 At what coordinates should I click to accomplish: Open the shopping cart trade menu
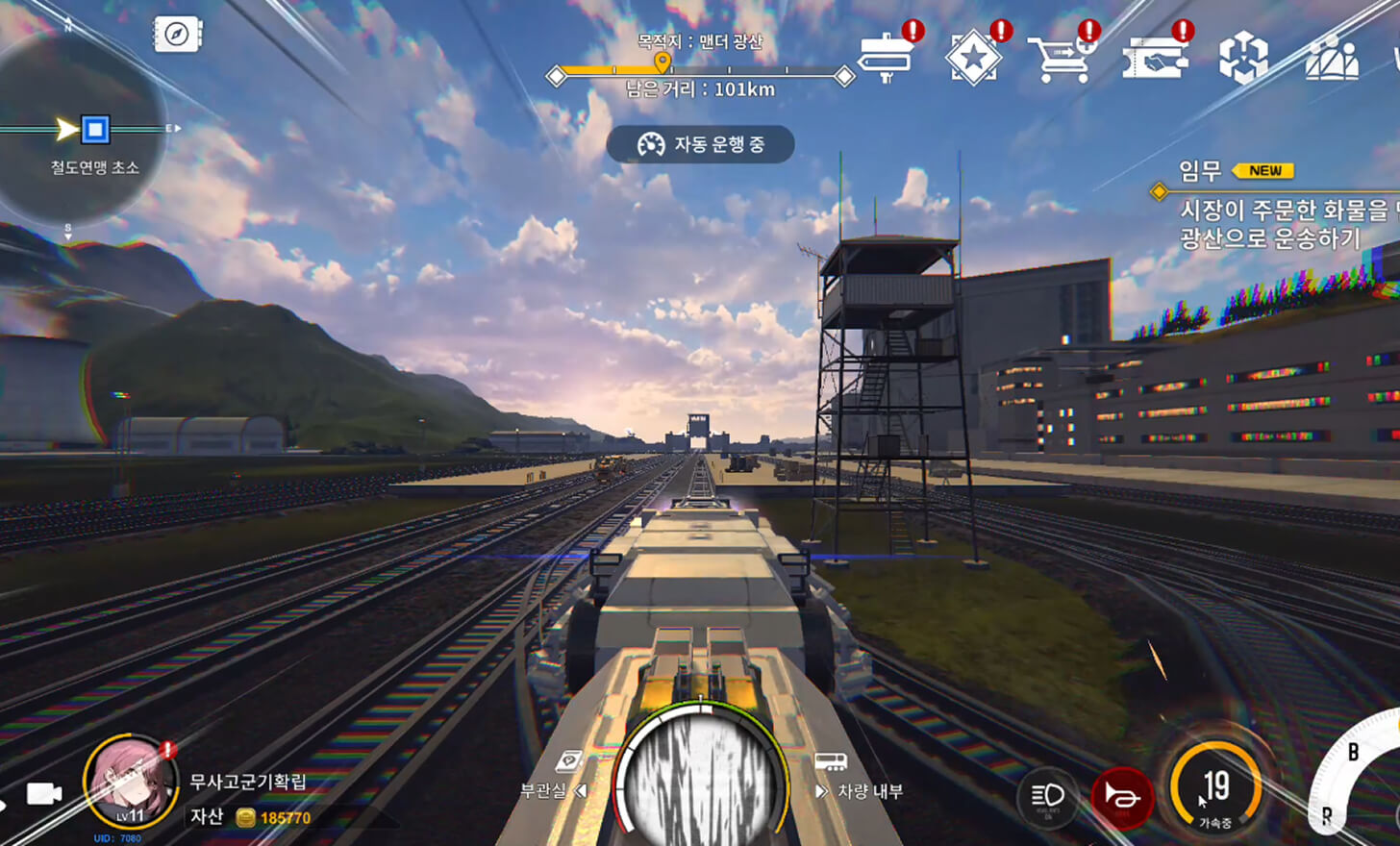pos(1060,58)
